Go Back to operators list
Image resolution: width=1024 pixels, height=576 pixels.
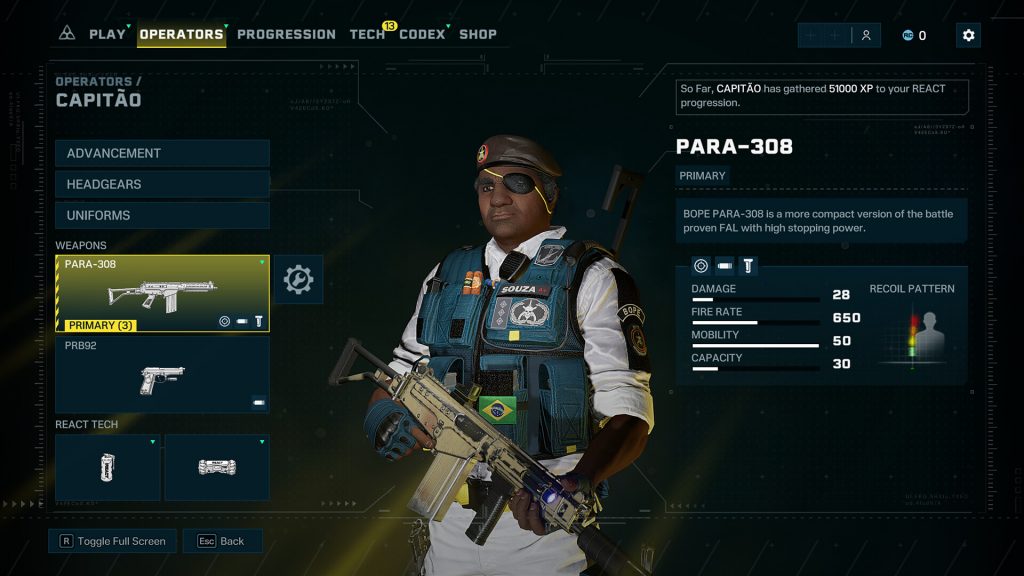(x=222, y=541)
